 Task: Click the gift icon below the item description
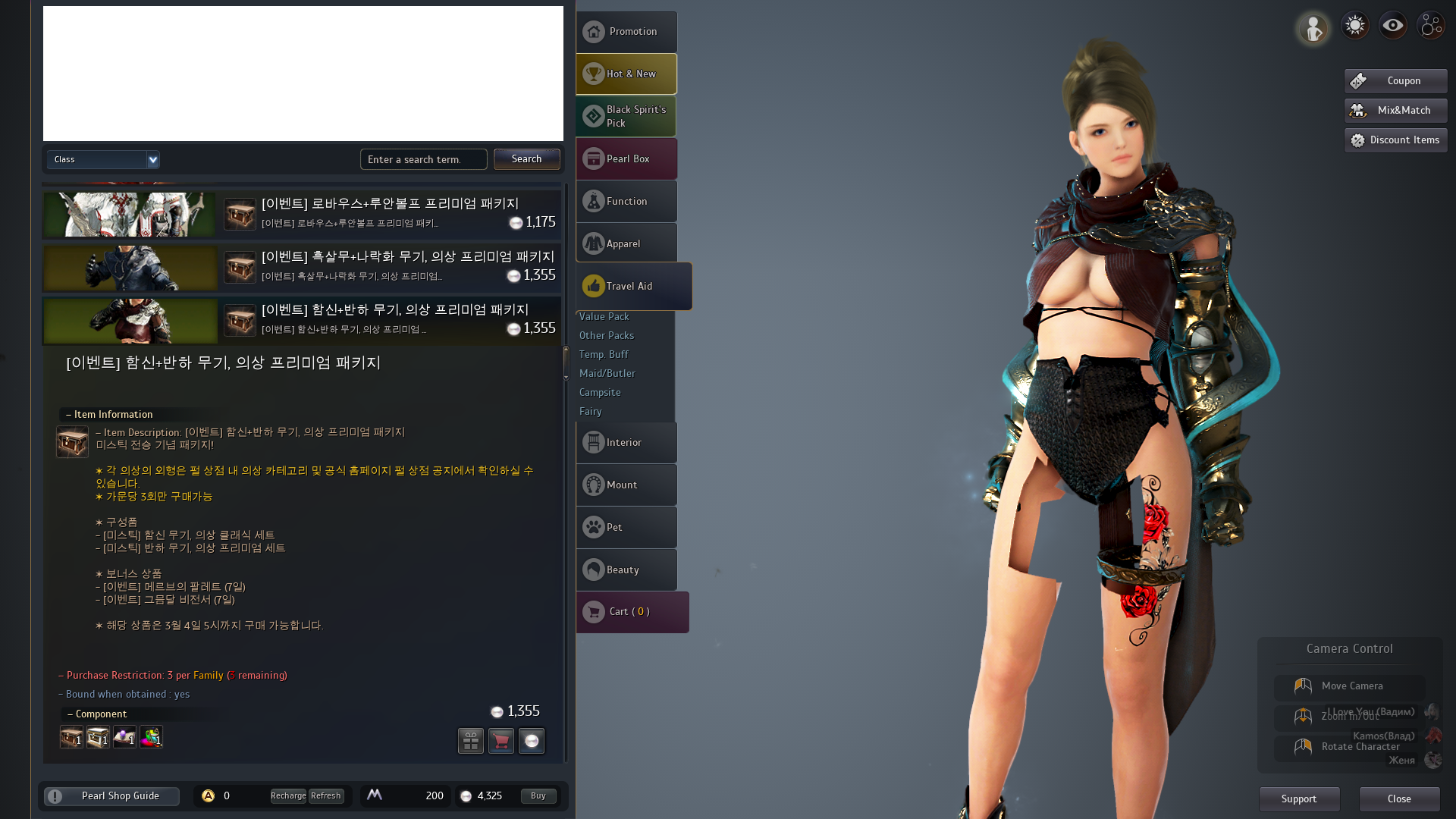[x=470, y=741]
